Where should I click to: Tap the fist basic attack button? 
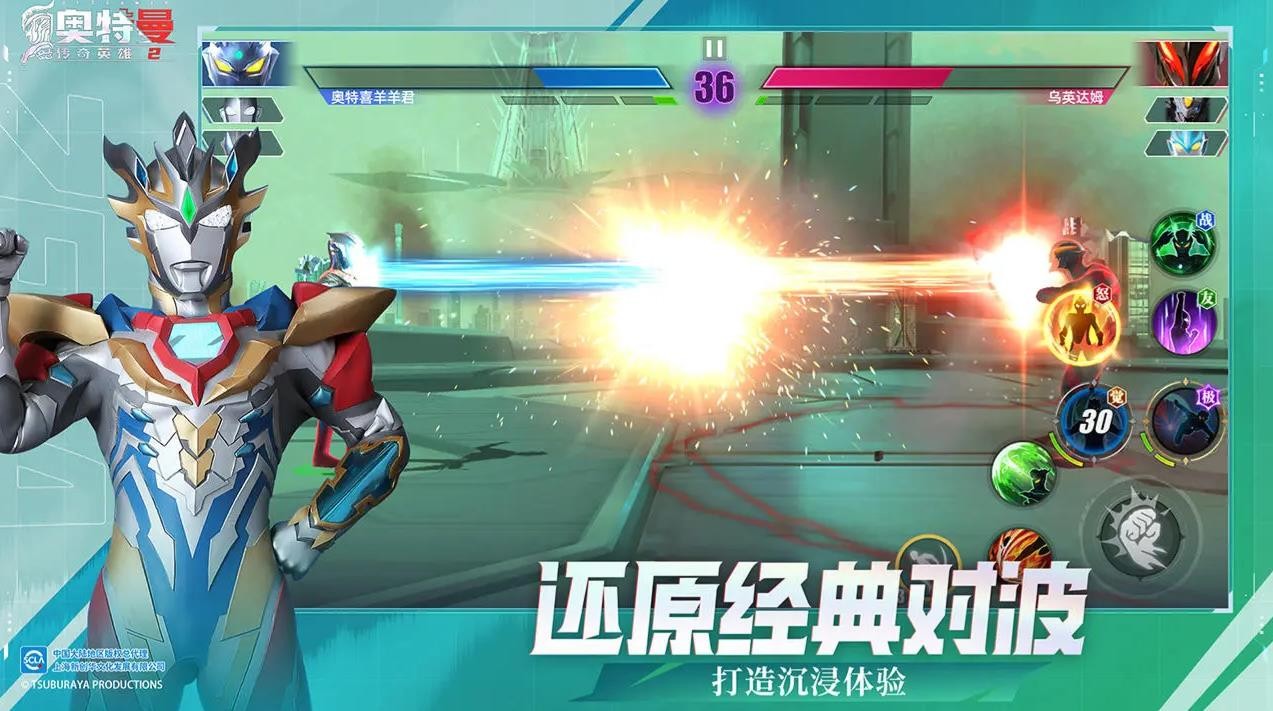pos(1140,529)
